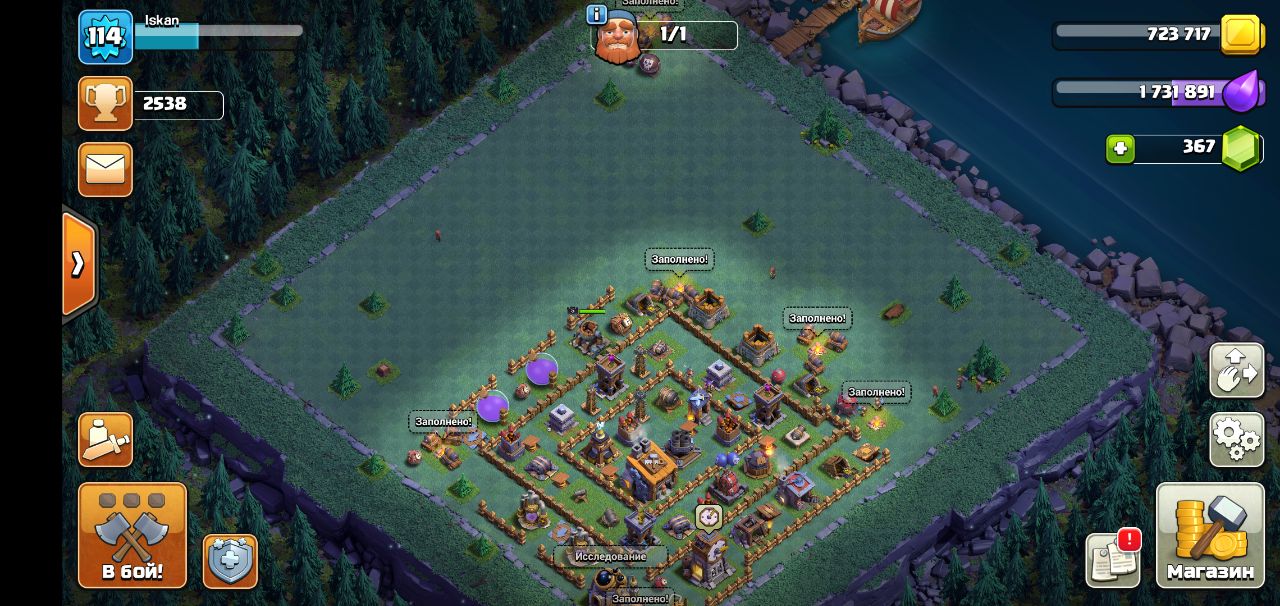
Task: Open the builder info icon
Action: 596,14
